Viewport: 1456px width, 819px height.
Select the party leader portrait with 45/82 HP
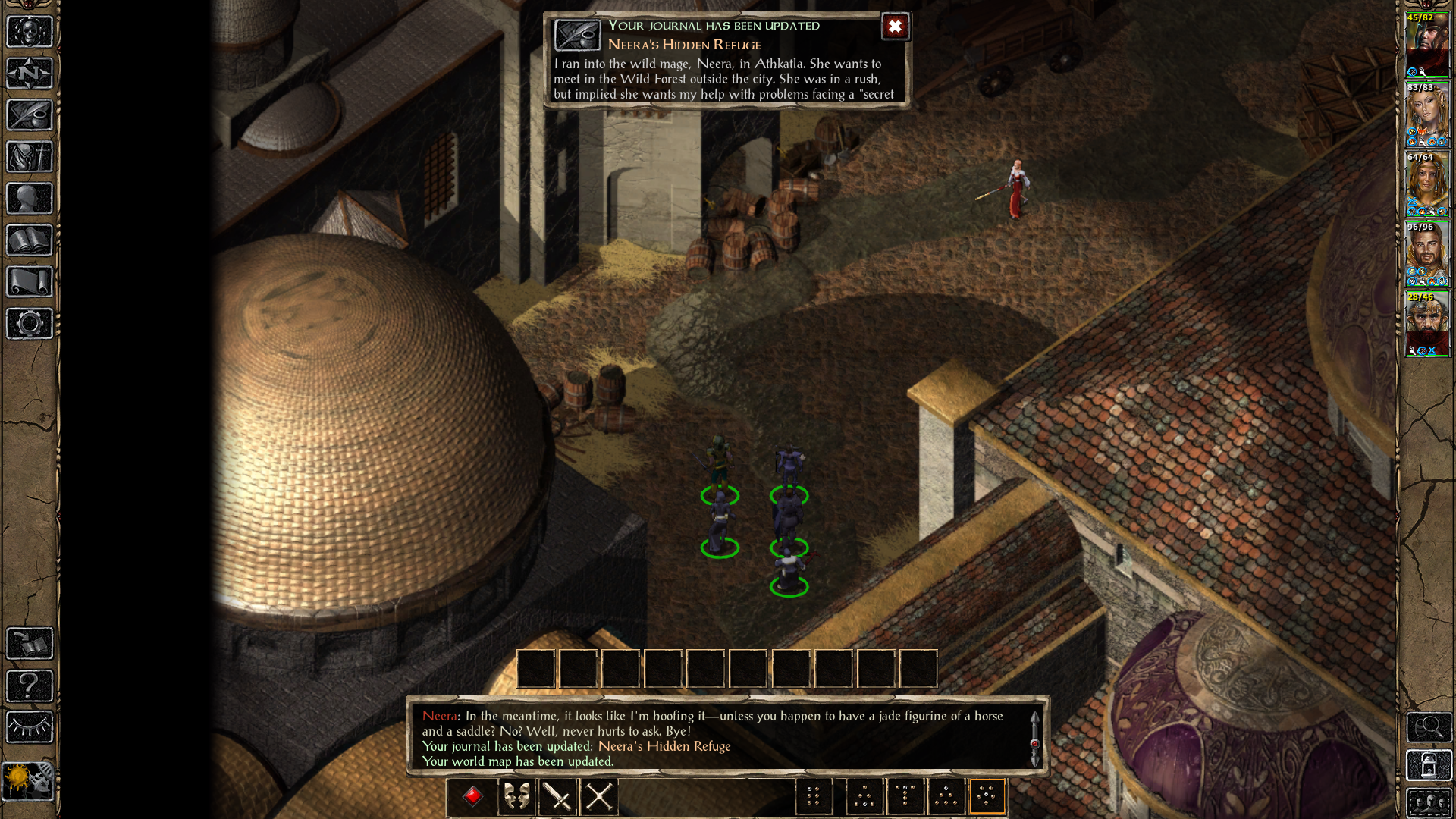click(1427, 45)
